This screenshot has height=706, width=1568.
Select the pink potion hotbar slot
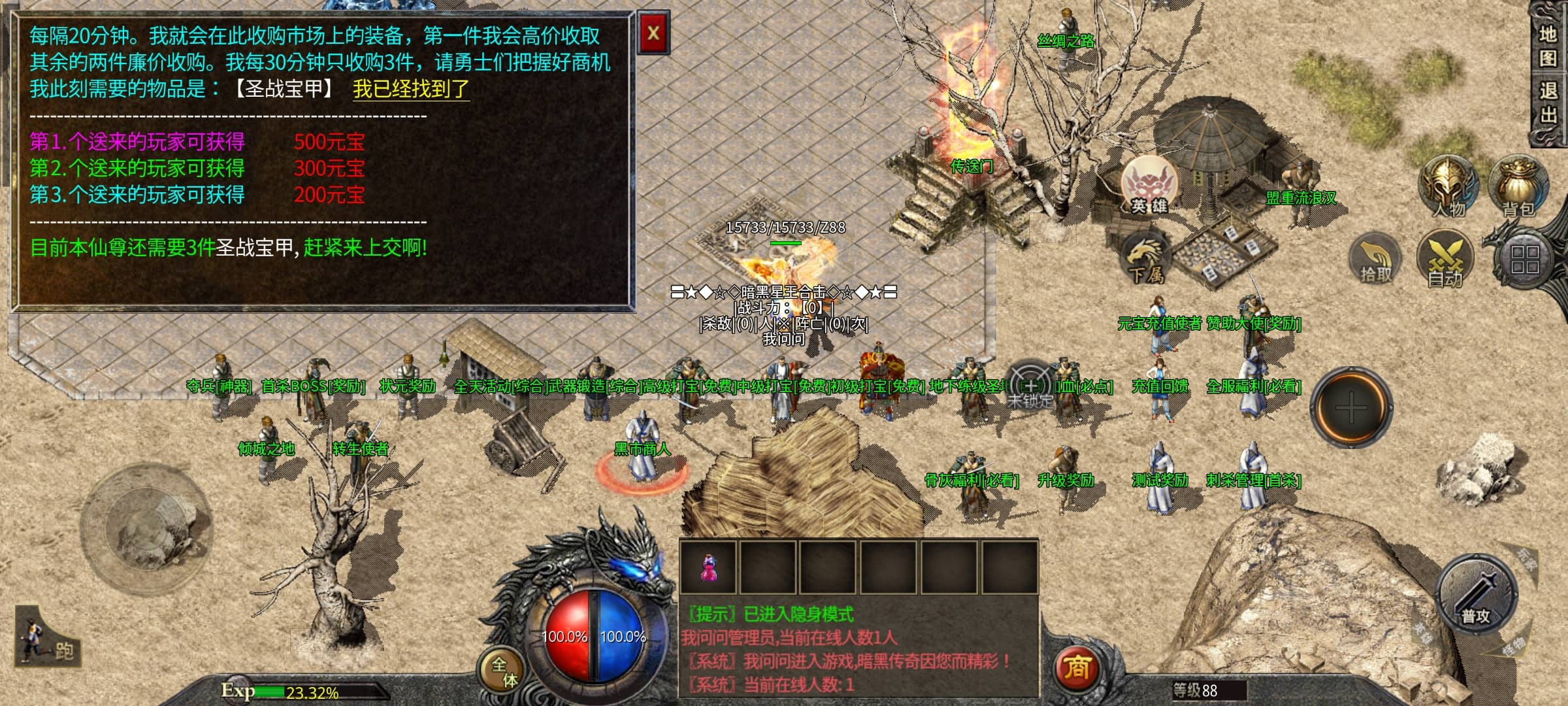click(x=708, y=567)
